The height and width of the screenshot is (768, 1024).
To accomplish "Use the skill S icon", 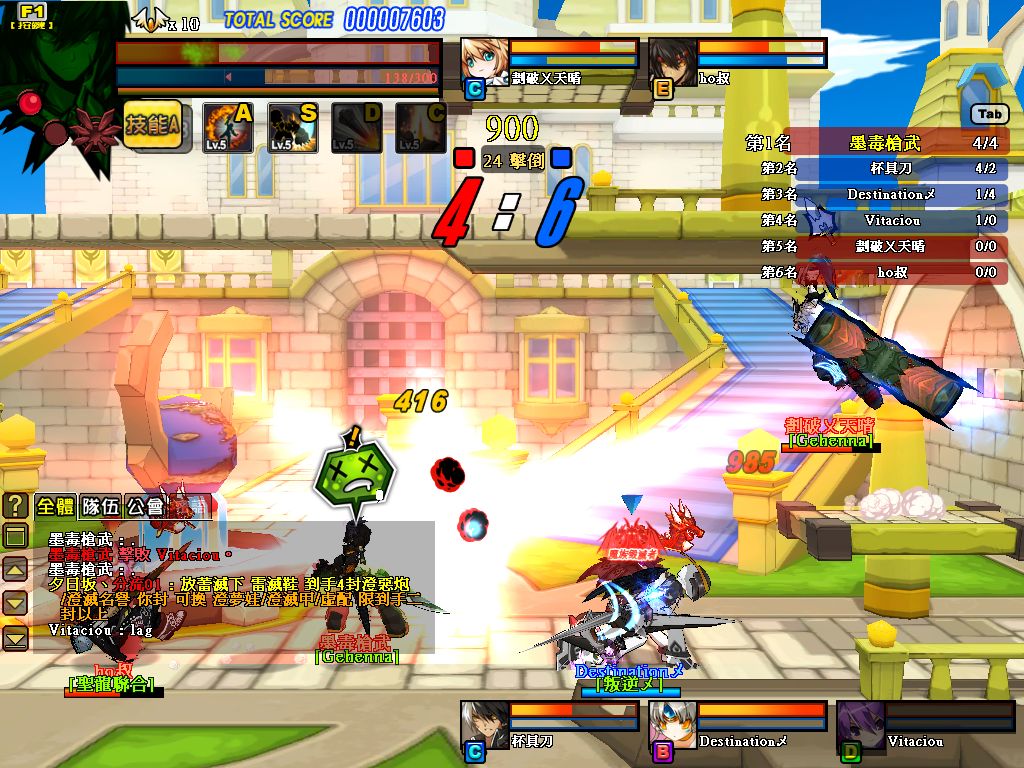I will (292, 128).
